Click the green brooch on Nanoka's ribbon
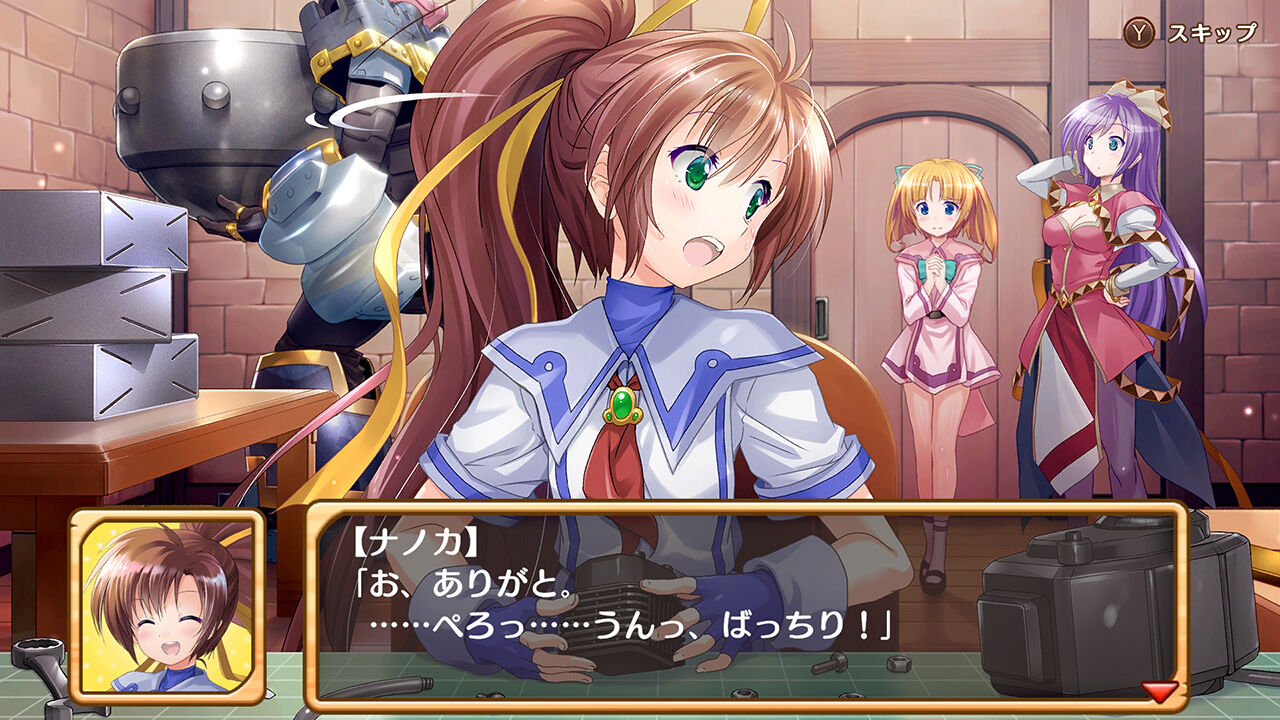Image resolution: width=1280 pixels, height=720 pixels. point(621,406)
